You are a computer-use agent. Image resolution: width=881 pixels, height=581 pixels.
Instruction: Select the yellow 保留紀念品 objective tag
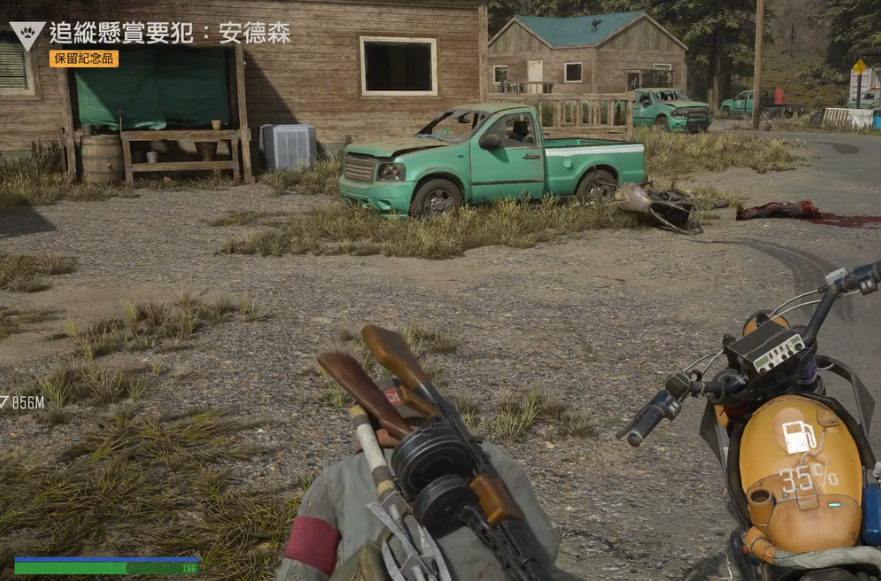84,59
